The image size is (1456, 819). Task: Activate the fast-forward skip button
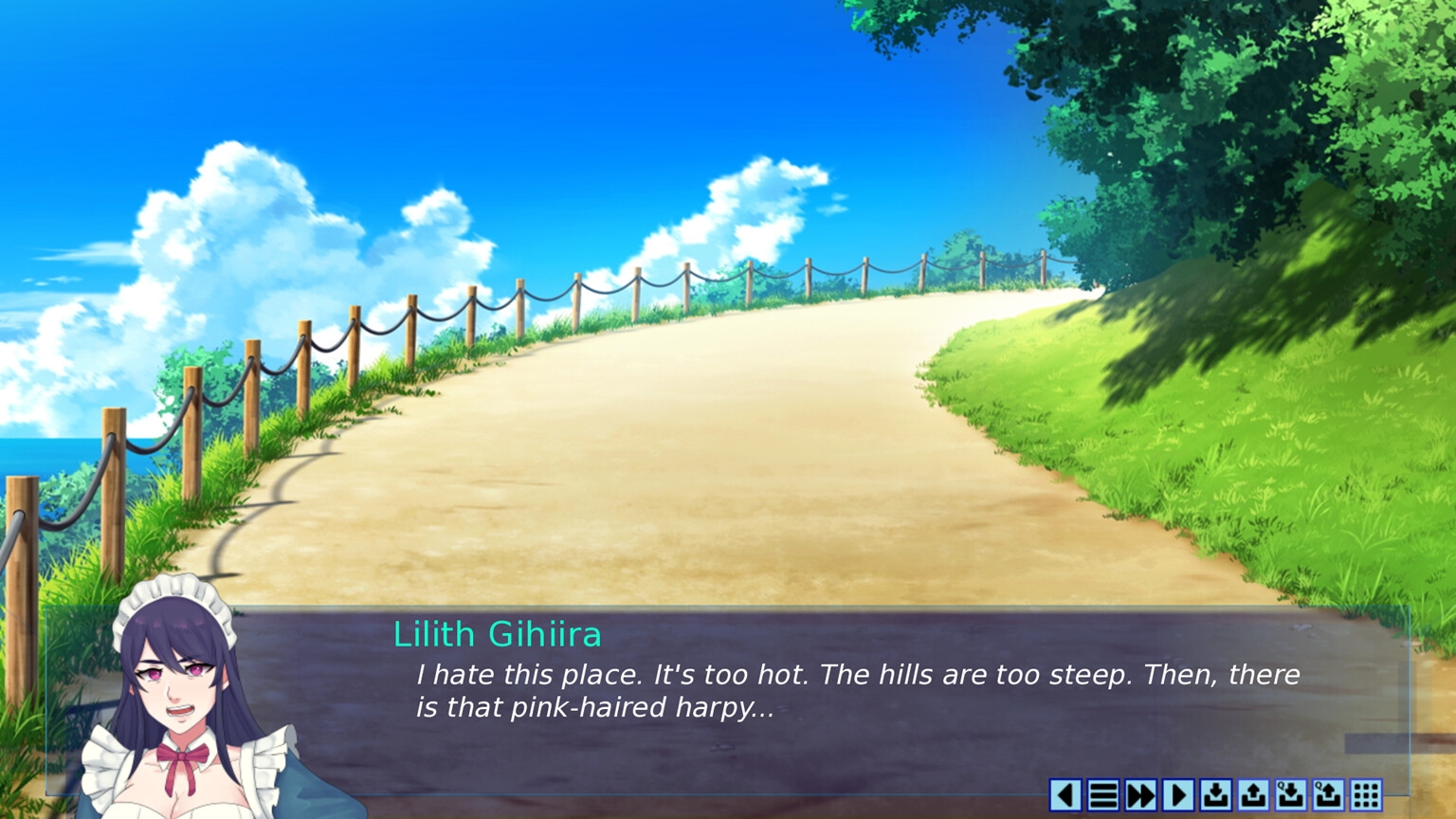point(1140,794)
